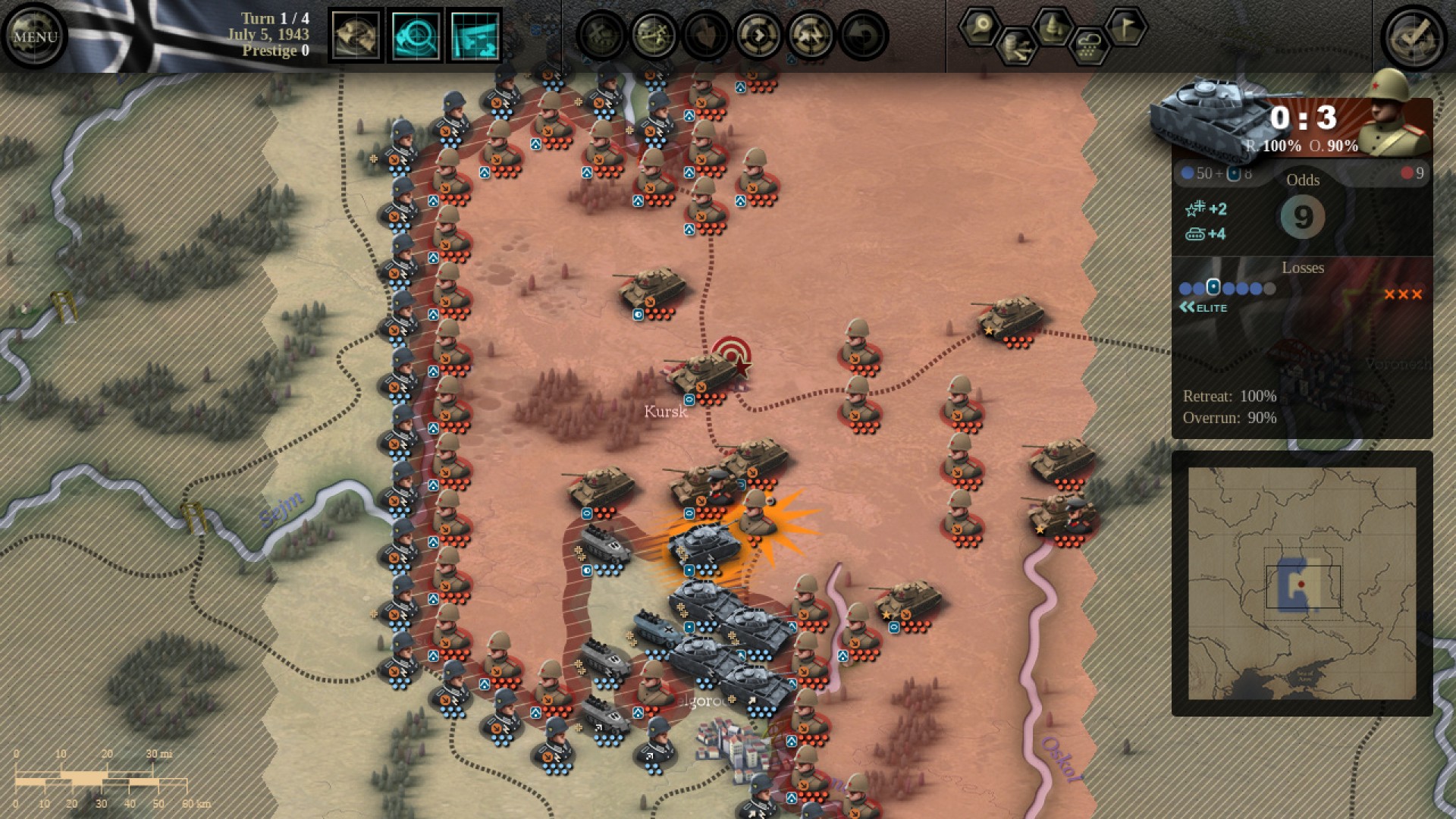This screenshot has width=1456, height=819.
Task: Expand the Odds panel showing value 9
Action: click(x=1302, y=218)
